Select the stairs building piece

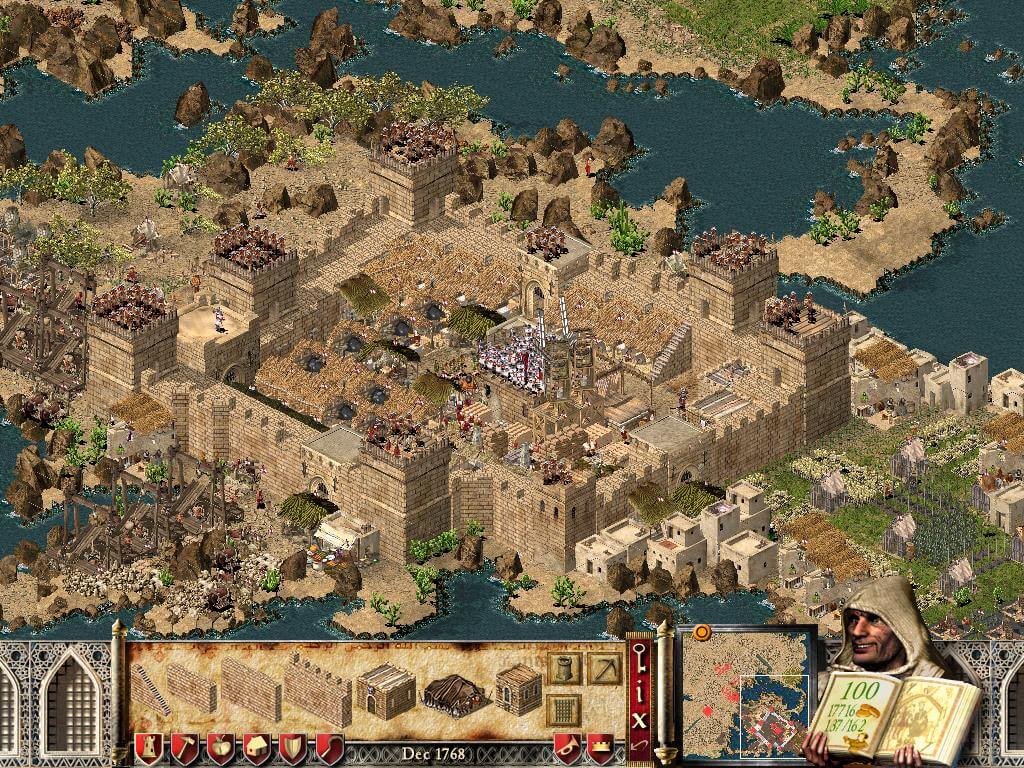pos(149,688)
